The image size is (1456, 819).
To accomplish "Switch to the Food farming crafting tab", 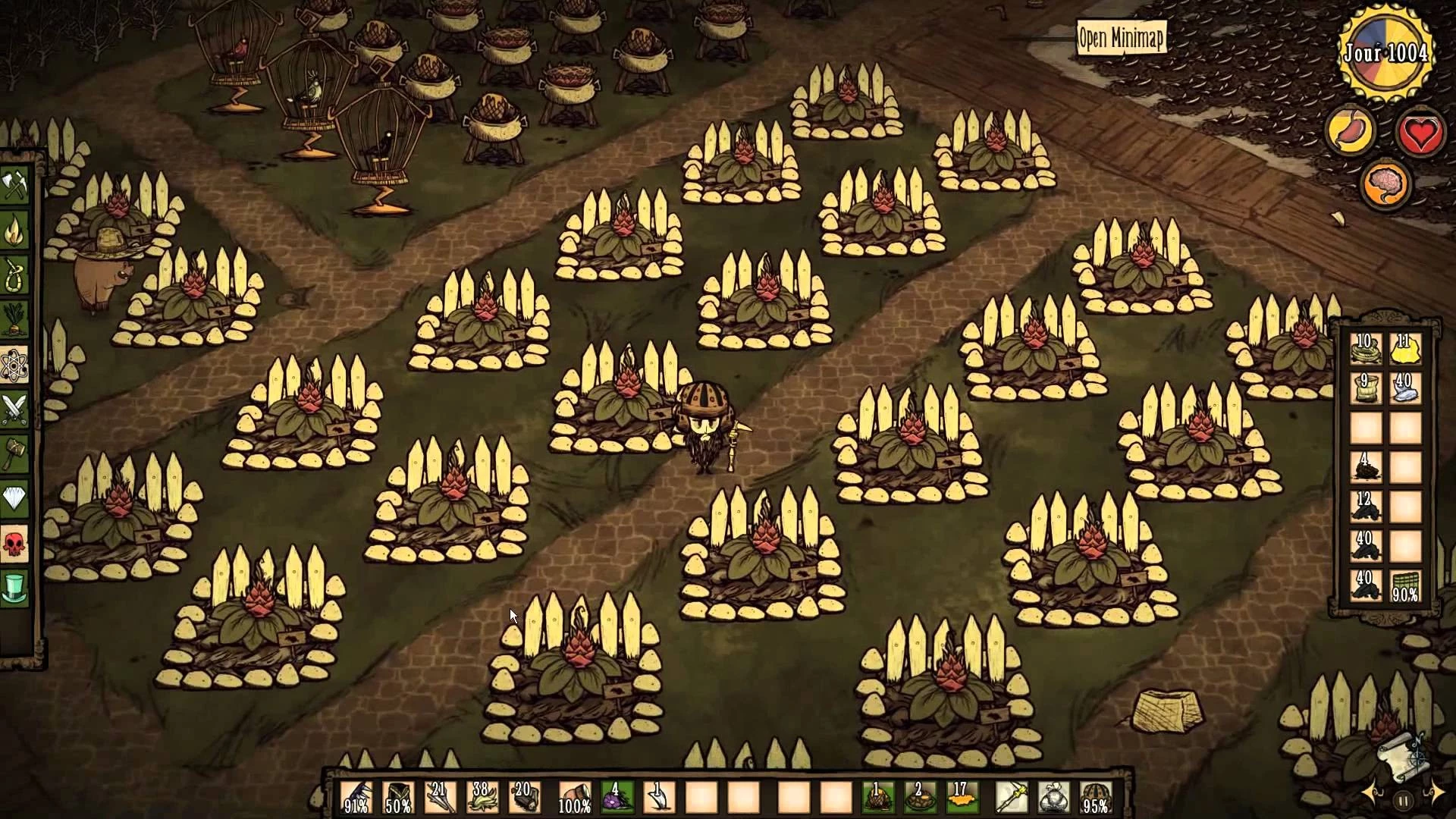I will (15, 320).
